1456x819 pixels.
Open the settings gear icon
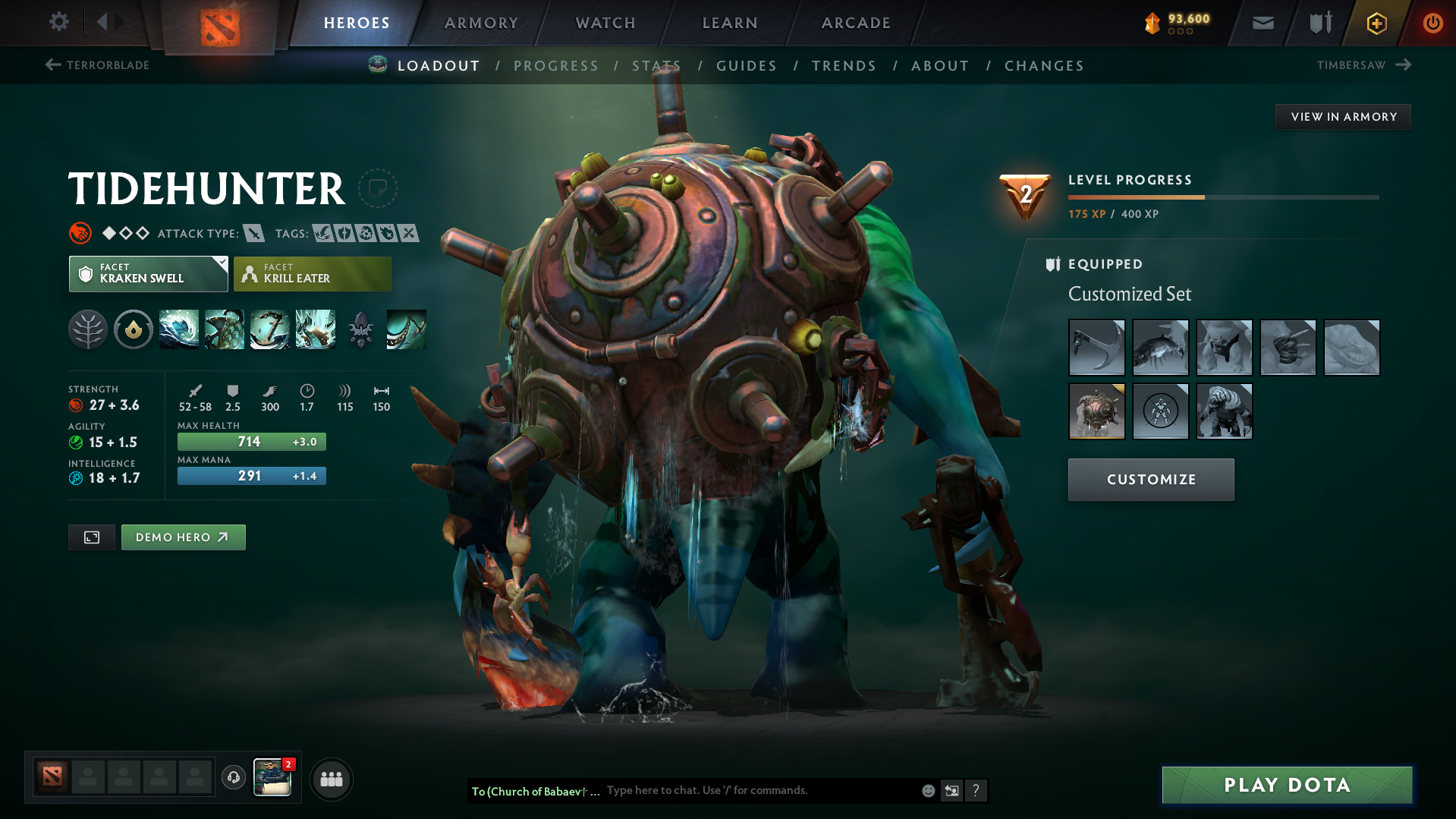coord(58,22)
